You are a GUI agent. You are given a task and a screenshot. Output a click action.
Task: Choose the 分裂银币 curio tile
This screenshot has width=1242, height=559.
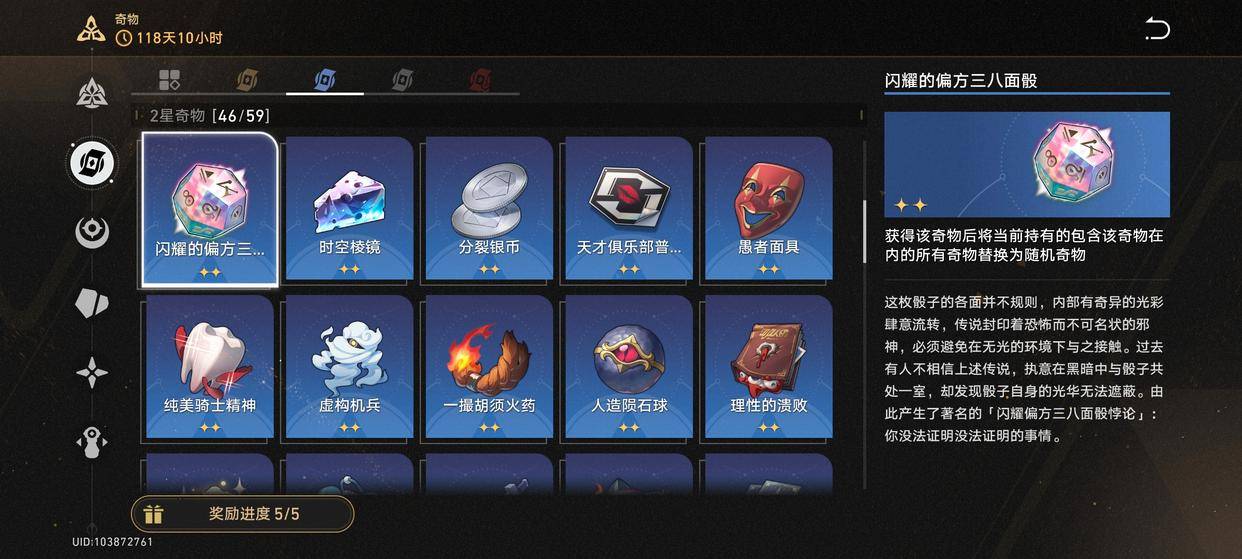489,209
